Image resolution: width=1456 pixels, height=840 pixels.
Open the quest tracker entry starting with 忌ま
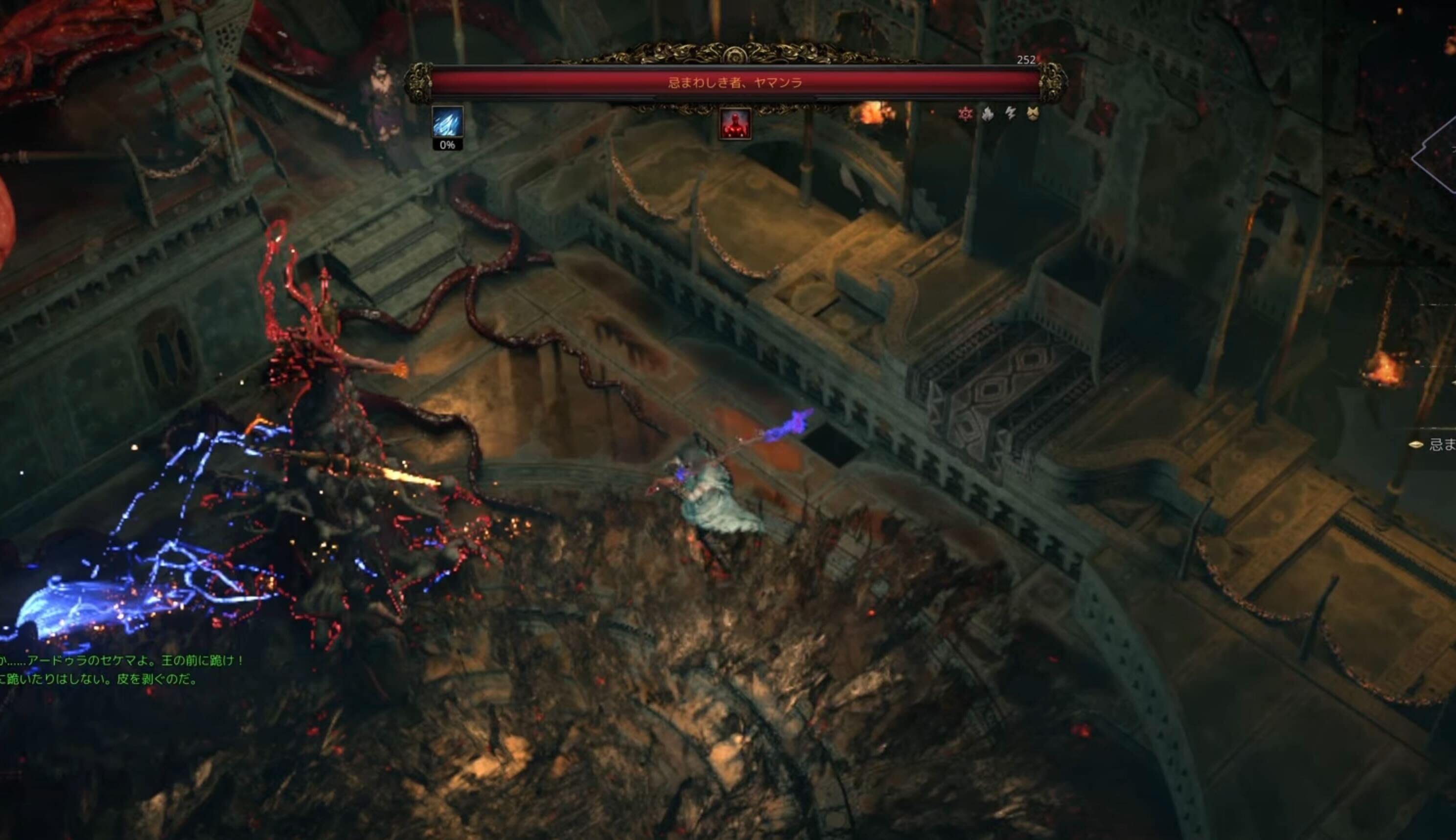[1439, 444]
